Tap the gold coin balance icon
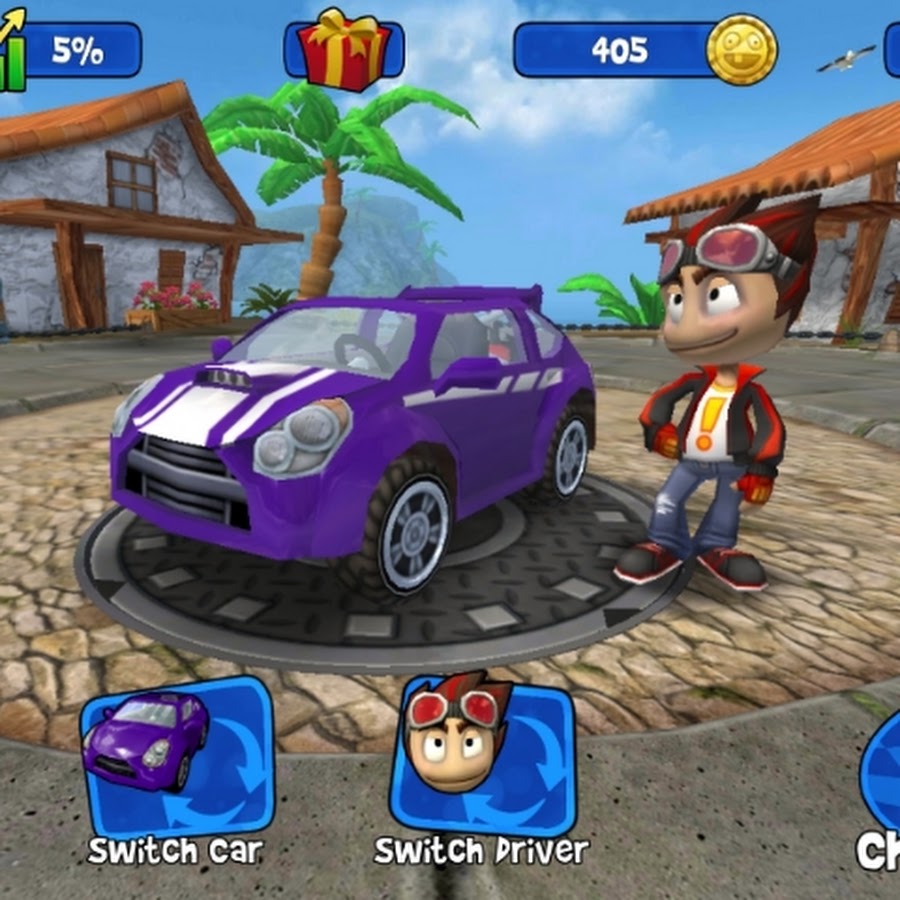 (x=741, y=49)
